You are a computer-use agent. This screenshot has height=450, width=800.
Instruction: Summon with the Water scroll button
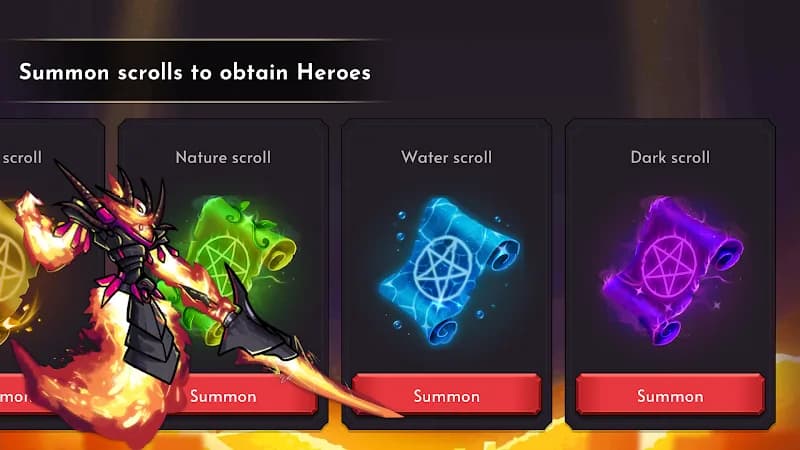(446, 395)
